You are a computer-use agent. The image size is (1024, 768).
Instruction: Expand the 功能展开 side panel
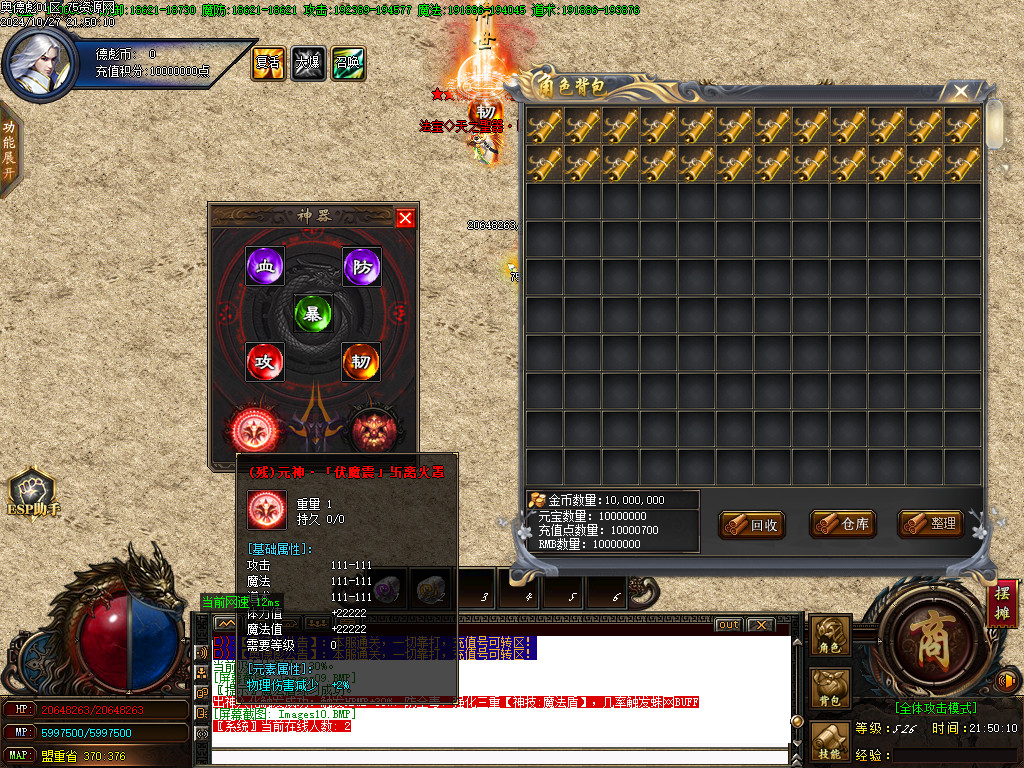tap(9, 149)
